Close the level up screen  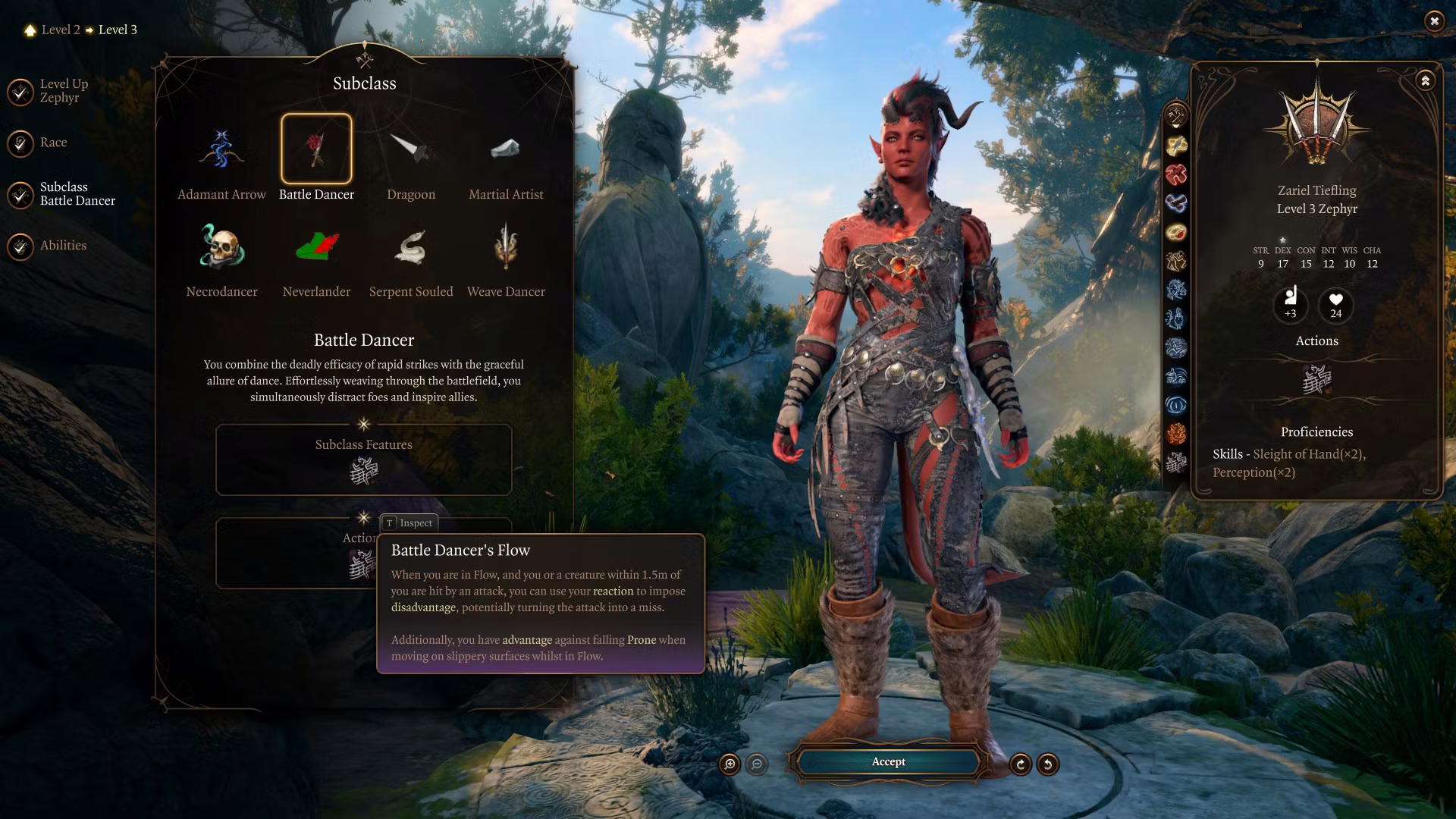(x=1434, y=21)
